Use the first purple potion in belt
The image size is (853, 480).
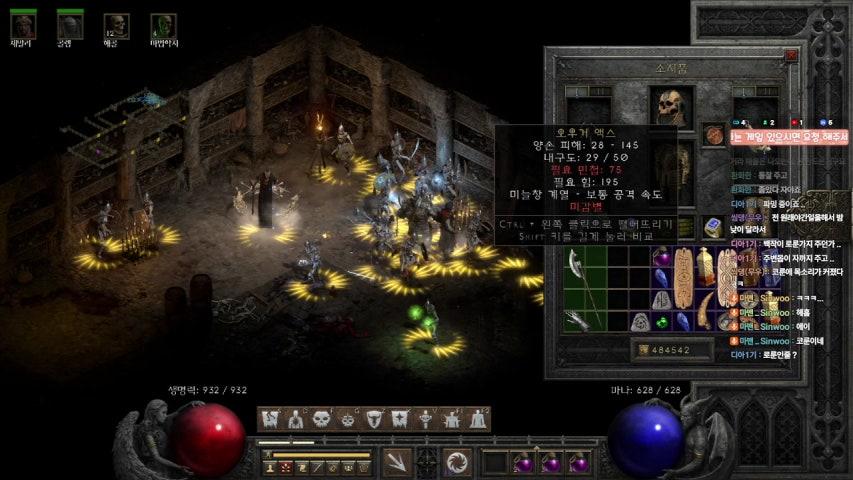pyautogui.click(x=522, y=463)
